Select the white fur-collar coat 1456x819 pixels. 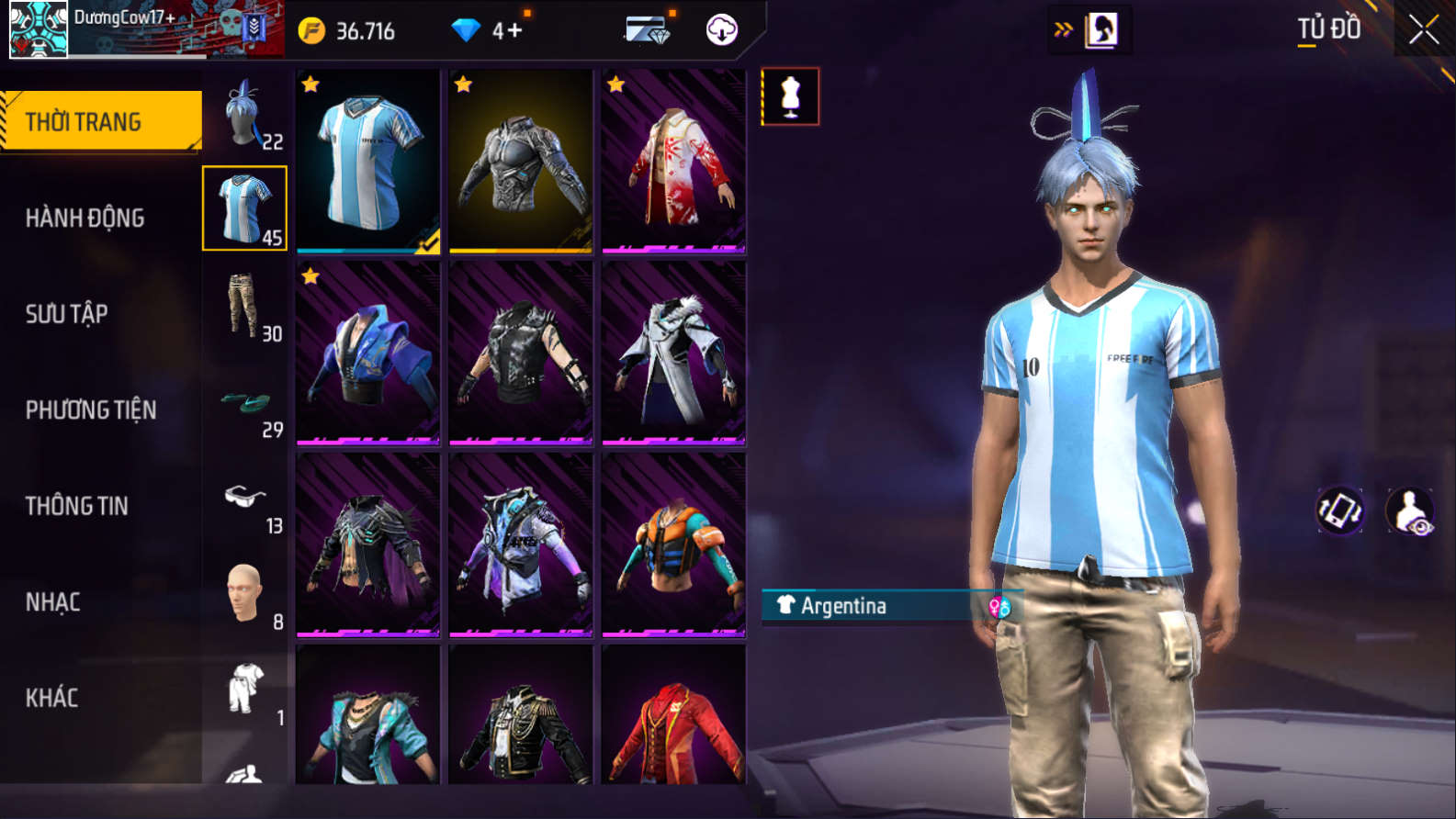click(673, 353)
